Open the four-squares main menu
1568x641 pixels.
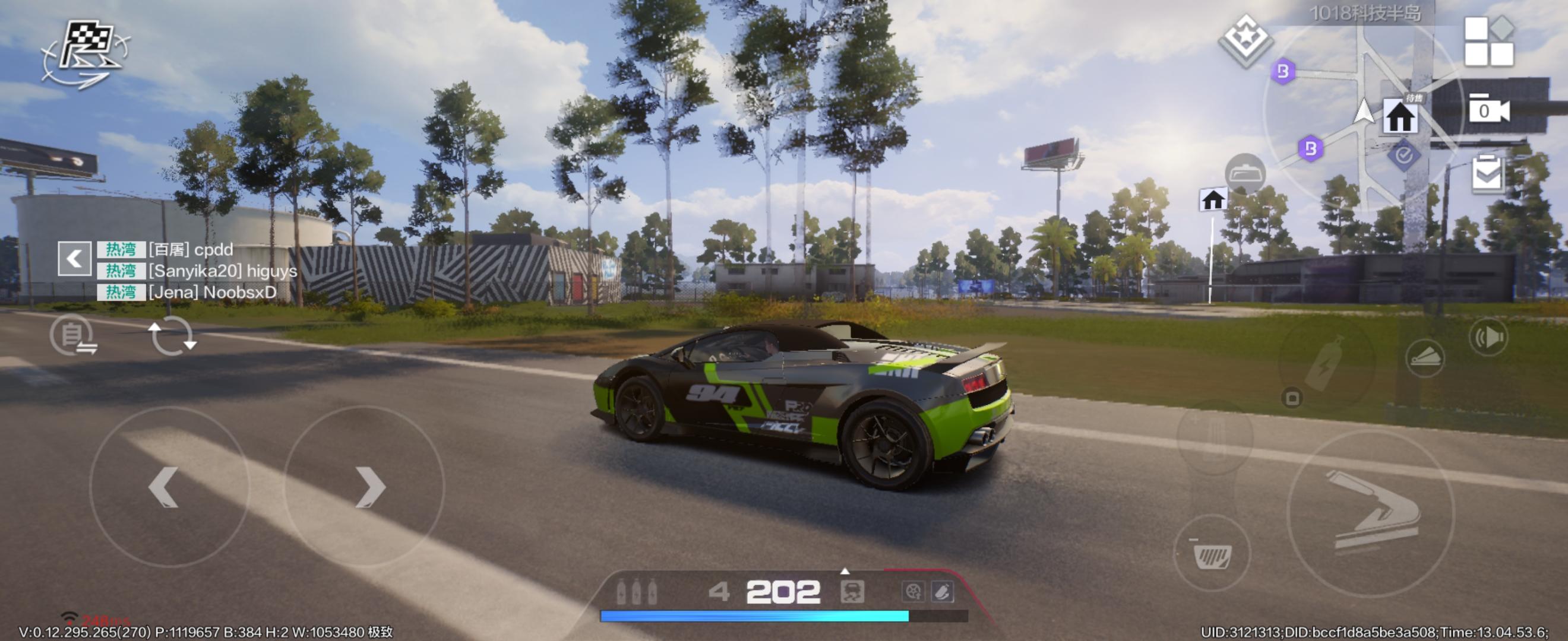coord(1488,42)
